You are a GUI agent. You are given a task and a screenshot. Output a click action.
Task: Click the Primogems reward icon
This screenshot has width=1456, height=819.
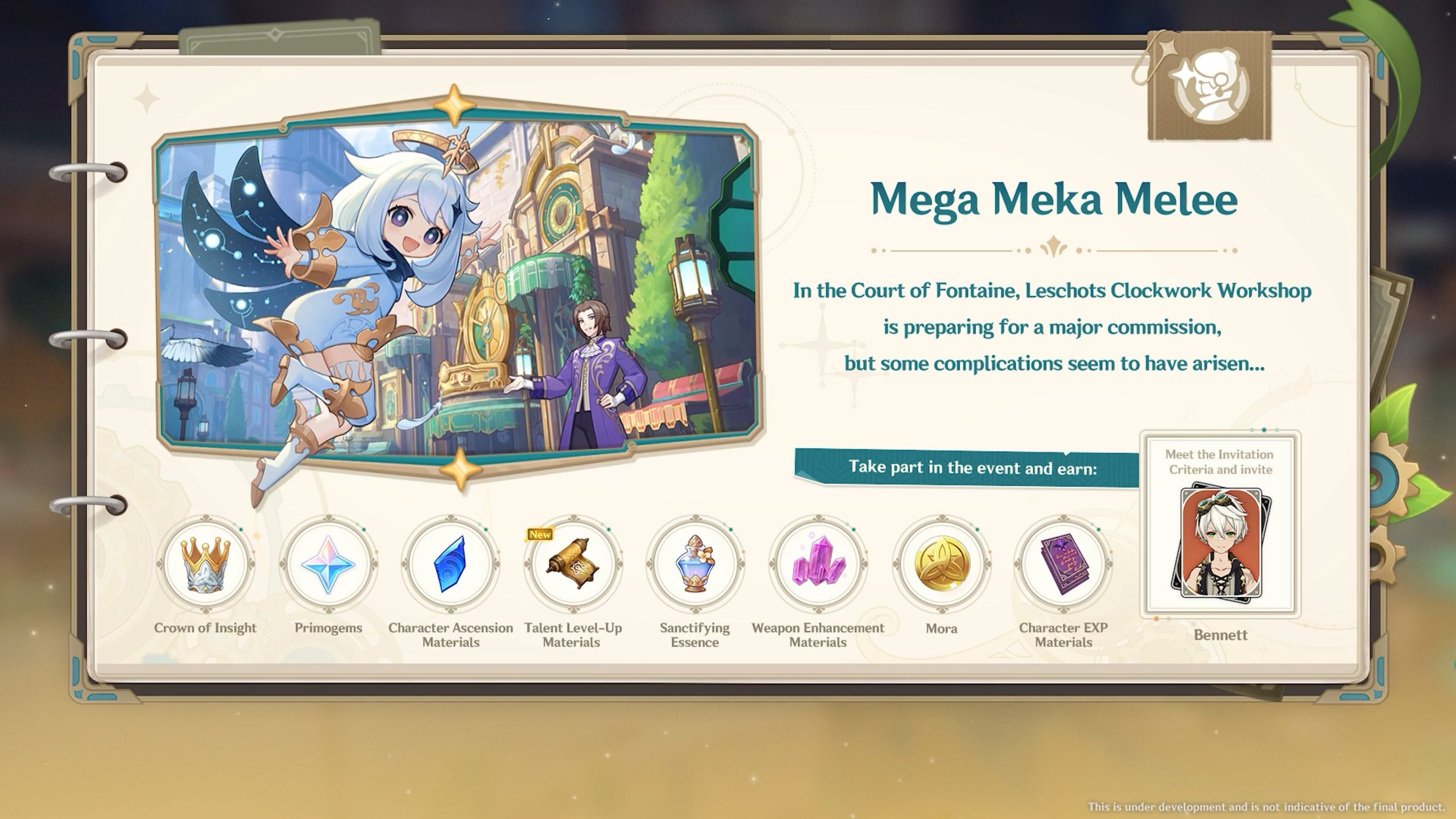[x=328, y=564]
